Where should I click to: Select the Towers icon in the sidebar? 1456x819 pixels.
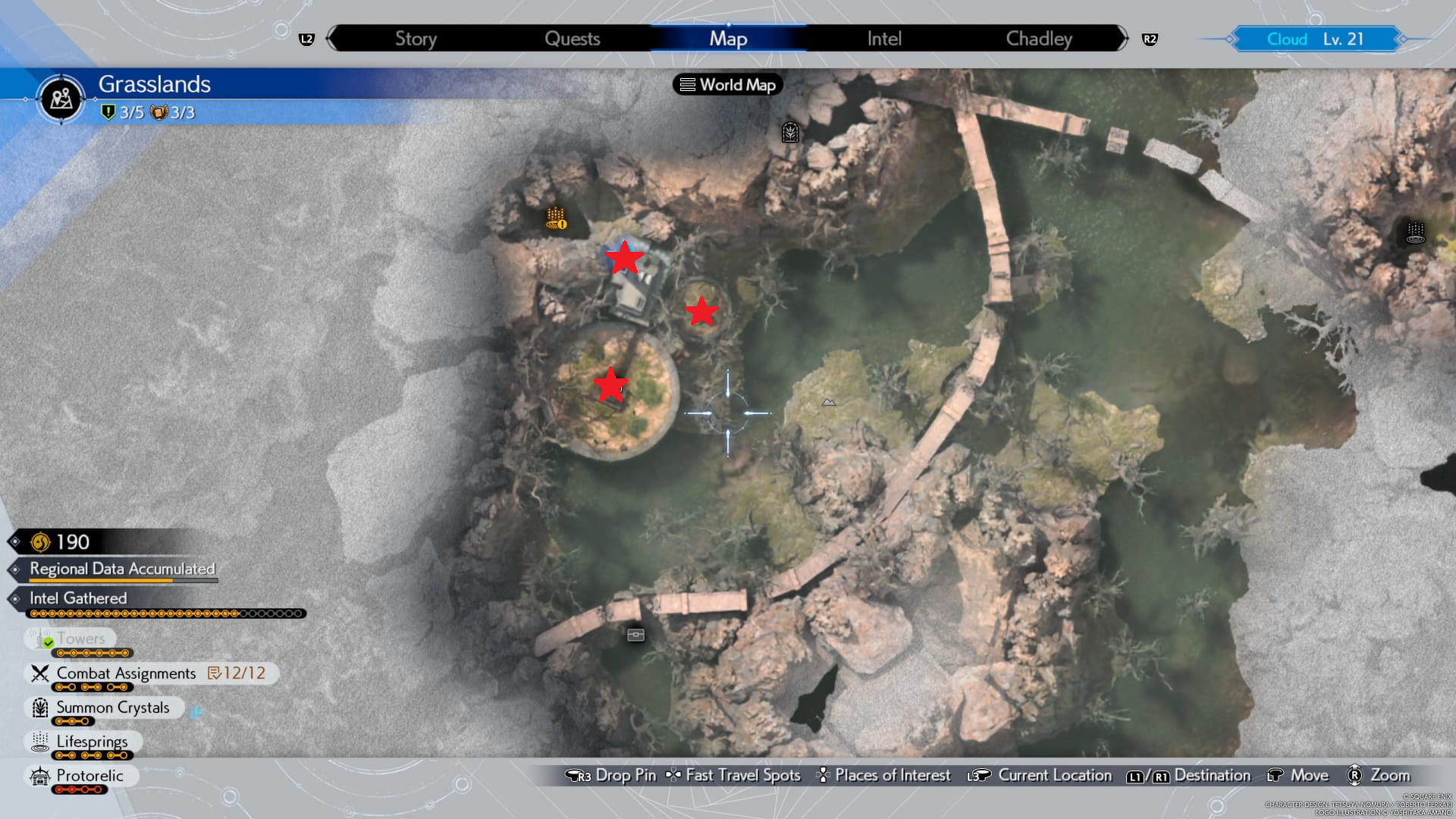tap(39, 638)
